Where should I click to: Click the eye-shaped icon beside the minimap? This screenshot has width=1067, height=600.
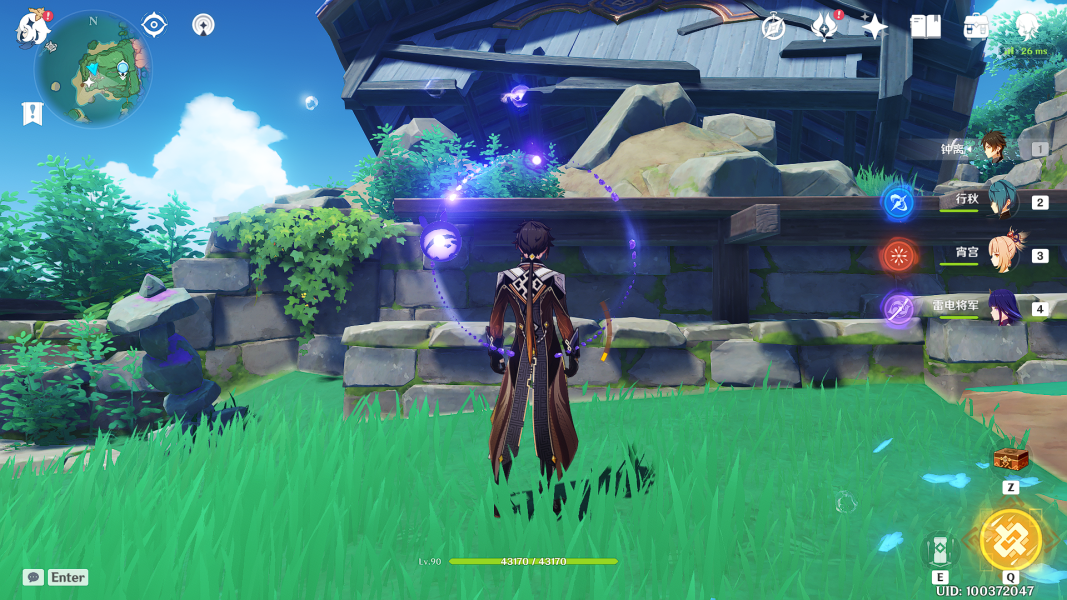[x=154, y=24]
